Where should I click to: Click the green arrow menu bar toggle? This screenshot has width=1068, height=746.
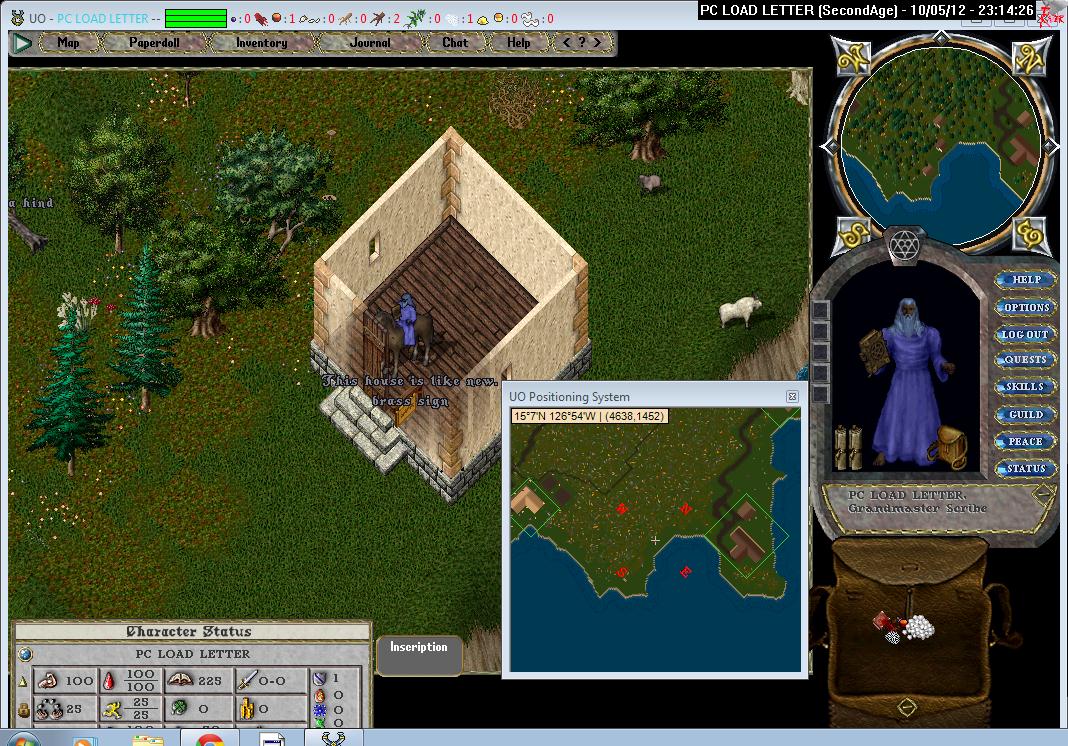click(22, 43)
